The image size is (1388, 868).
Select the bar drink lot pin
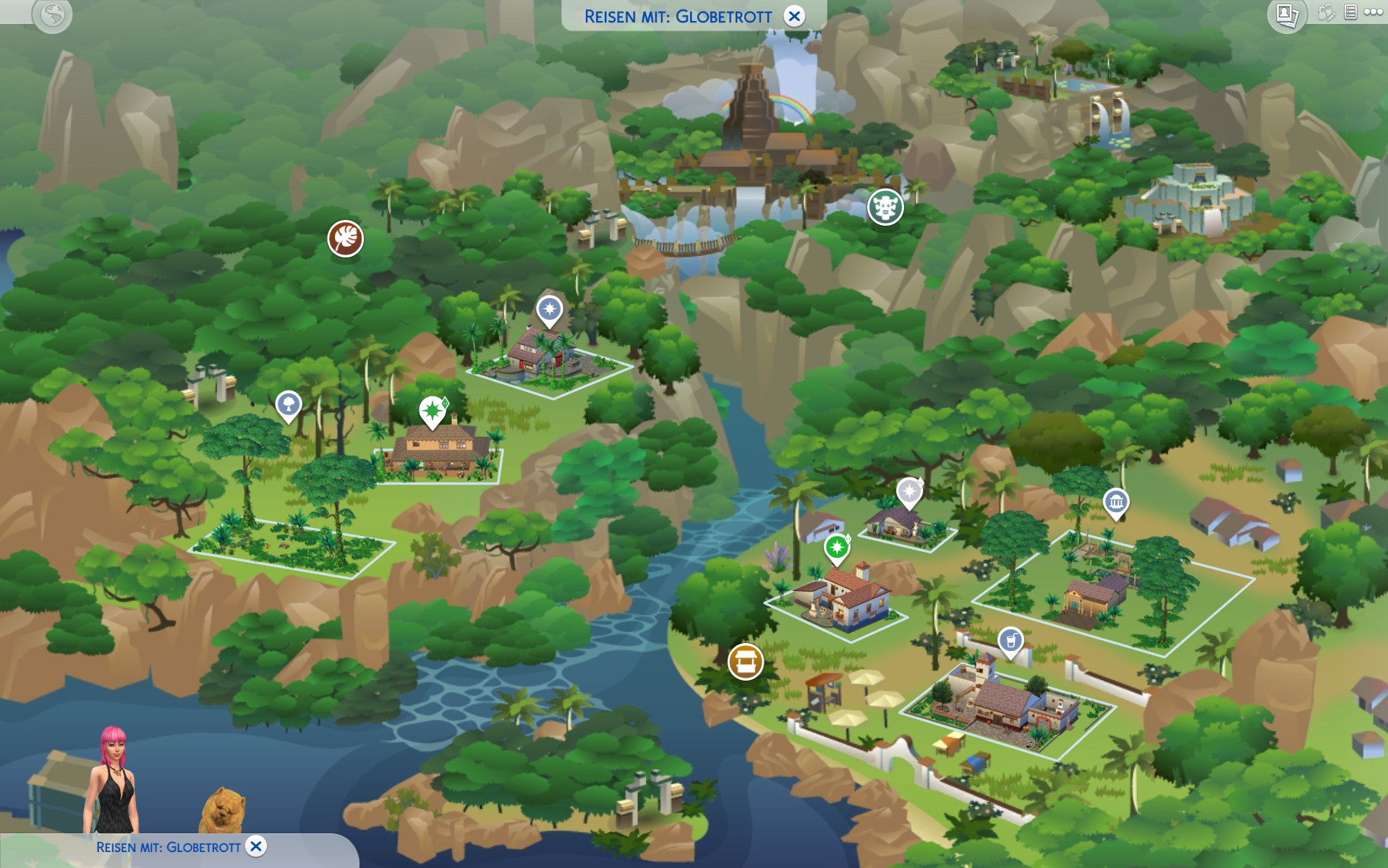click(x=1010, y=641)
